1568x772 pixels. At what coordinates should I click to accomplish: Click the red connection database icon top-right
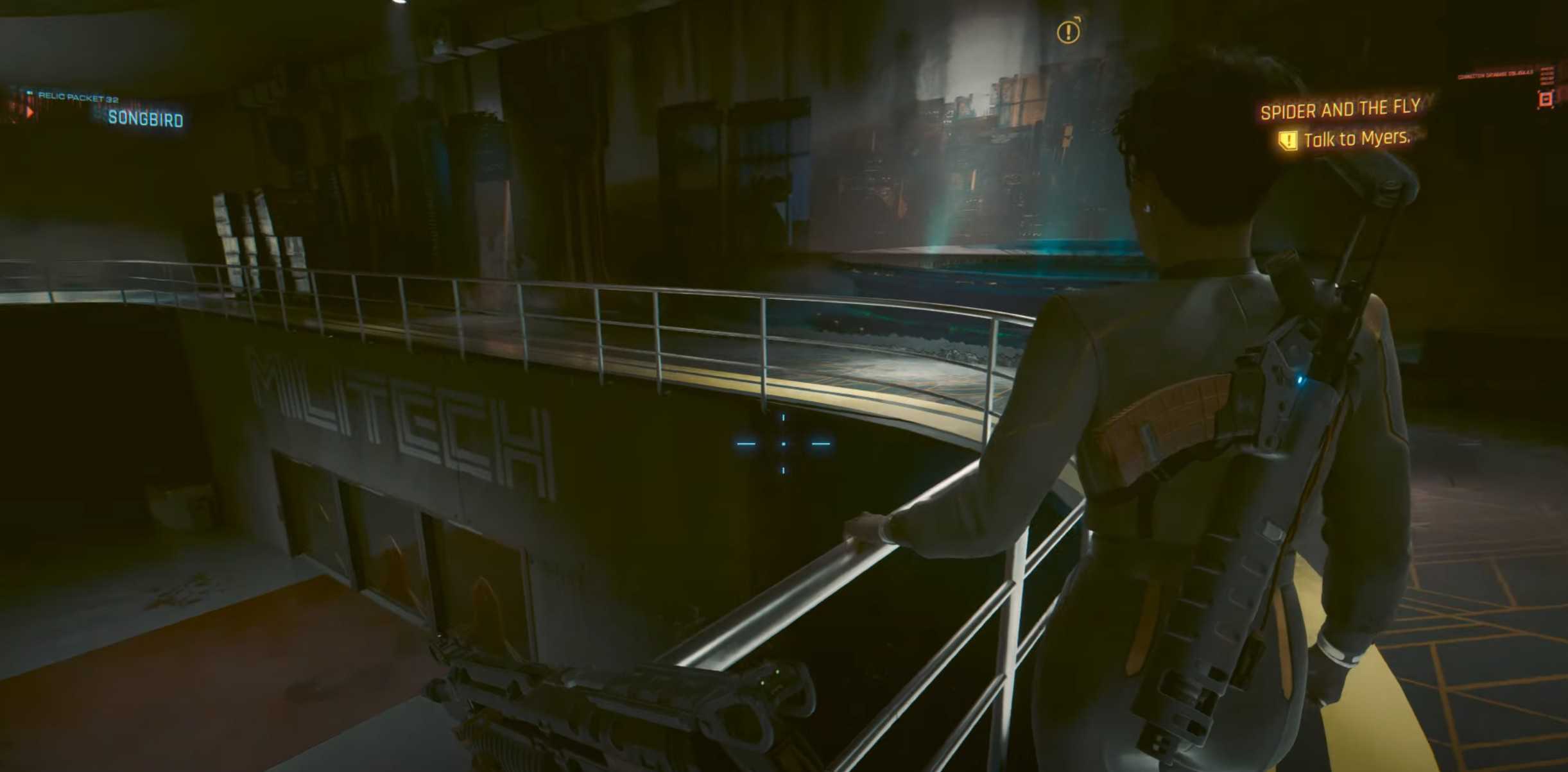1546,99
